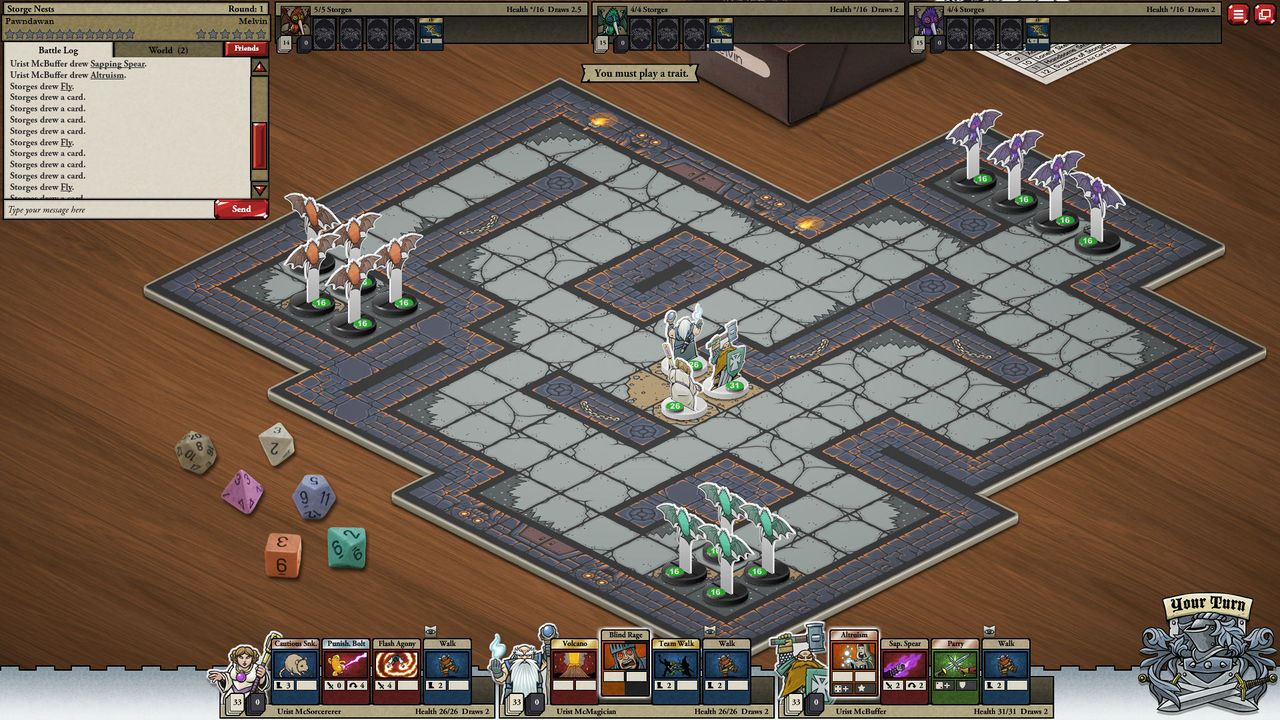Select the Blind Rage card
This screenshot has width=1280, height=720.
point(624,664)
